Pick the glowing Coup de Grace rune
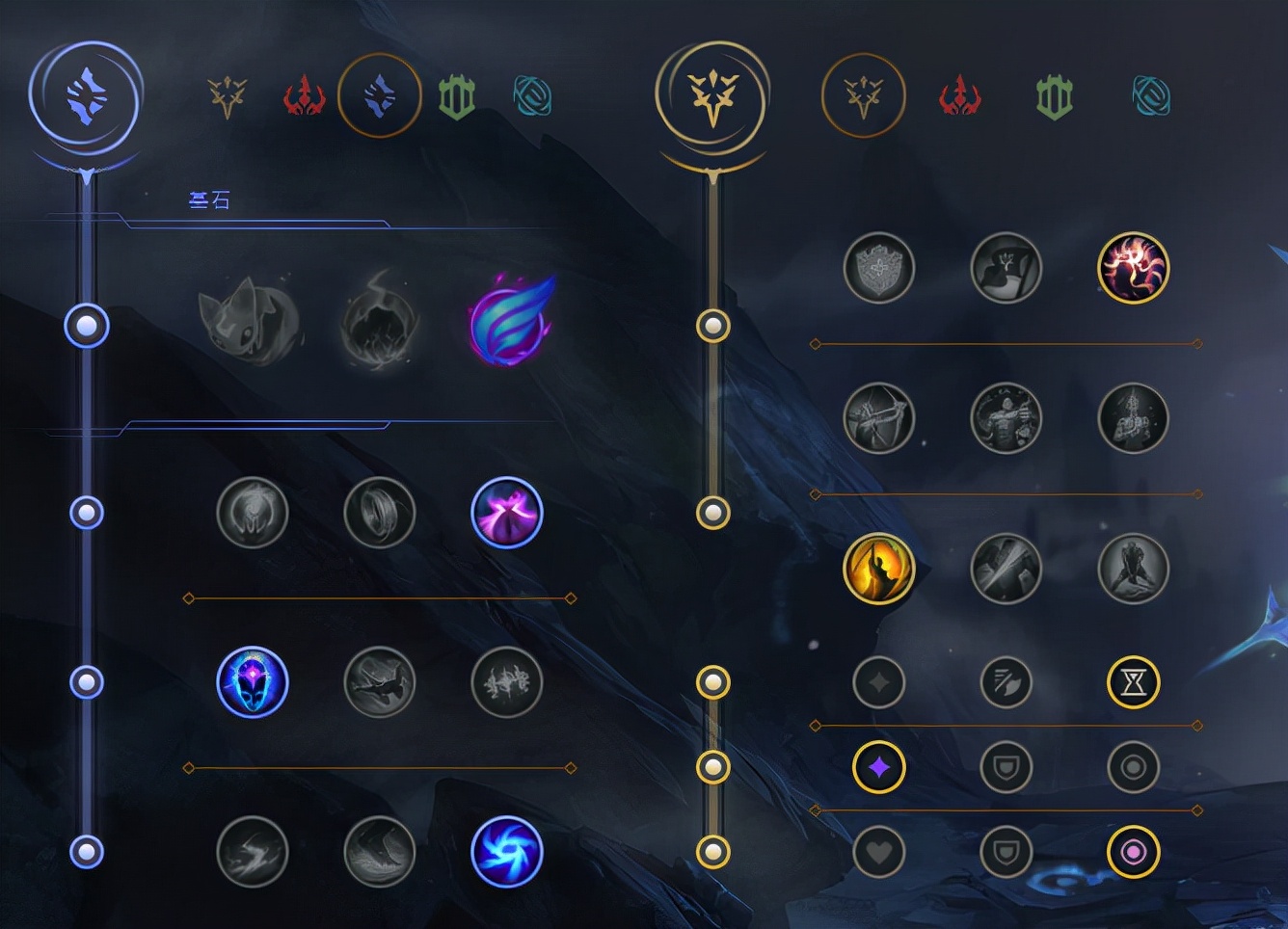The image size is (1288, 929). (x=879, y=569)
